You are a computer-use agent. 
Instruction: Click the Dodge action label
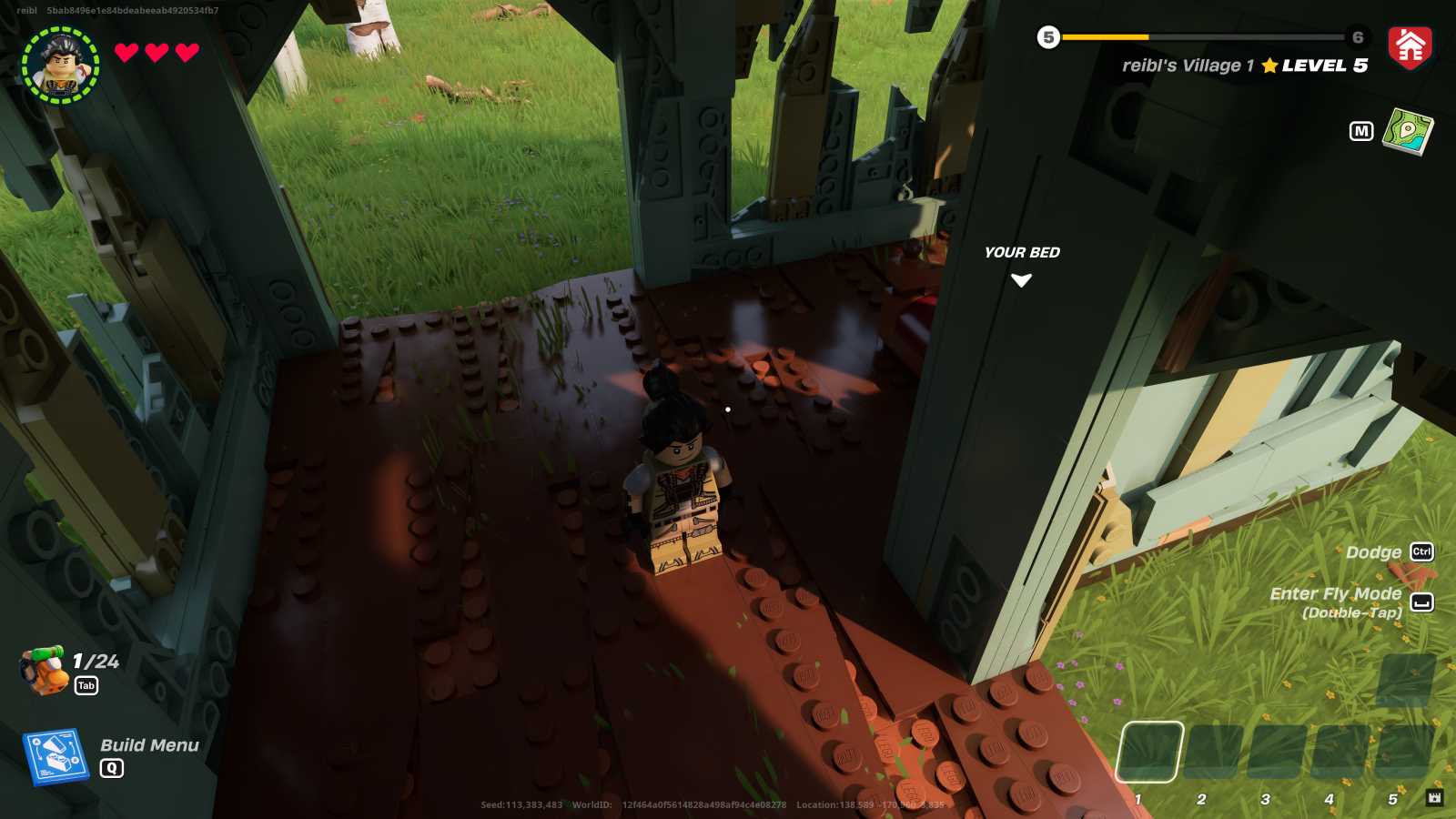[1374, 551]
